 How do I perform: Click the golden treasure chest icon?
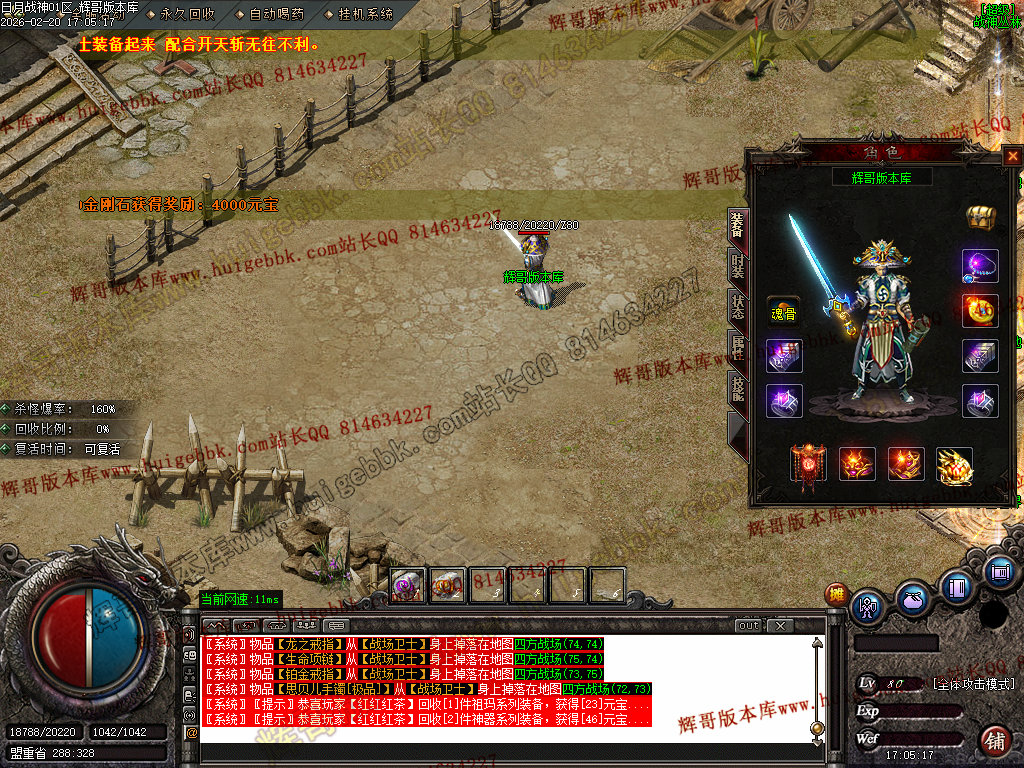(x=979, y=217)
